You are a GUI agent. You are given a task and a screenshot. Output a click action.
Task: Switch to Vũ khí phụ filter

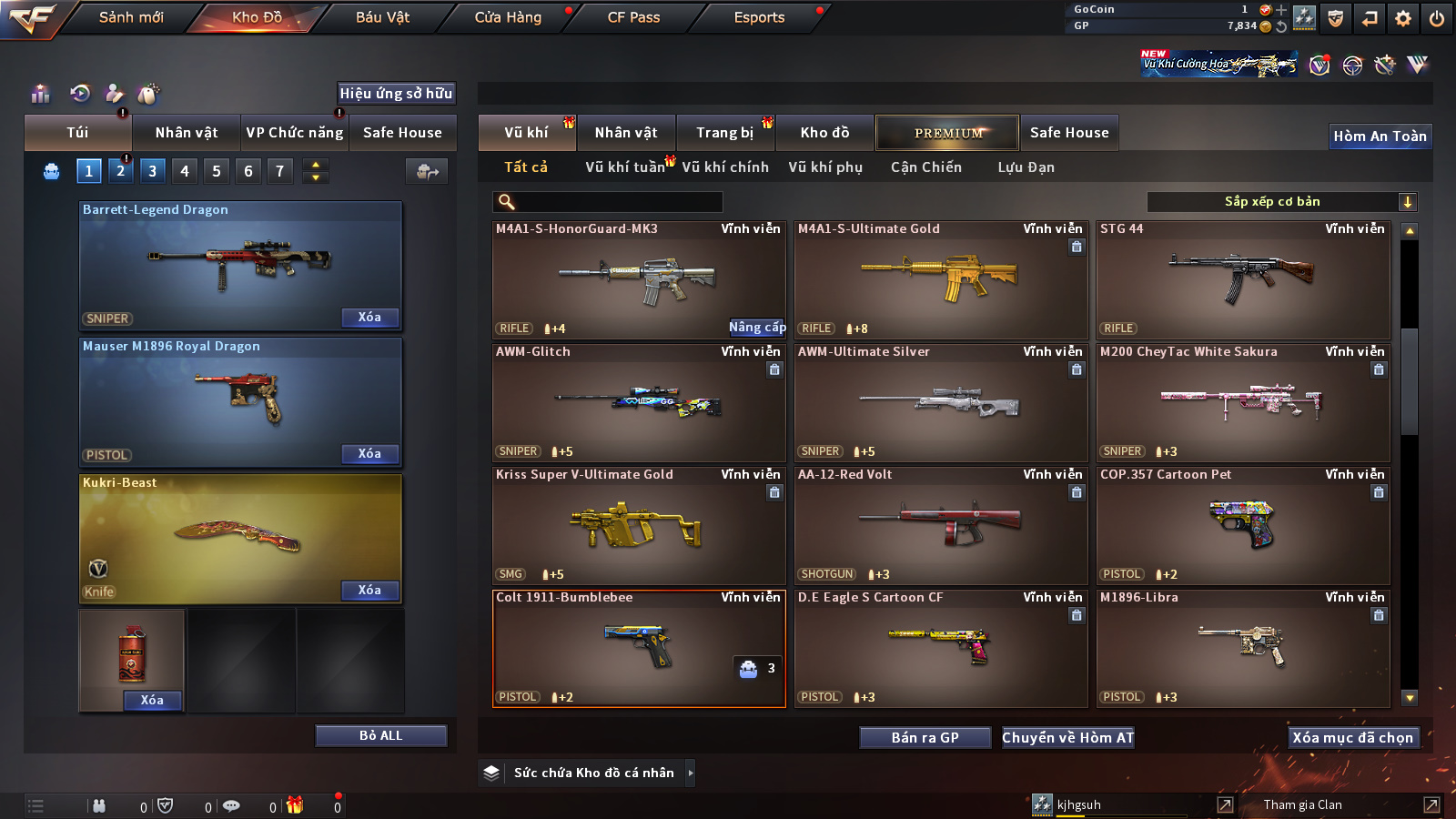click(824, 167)
